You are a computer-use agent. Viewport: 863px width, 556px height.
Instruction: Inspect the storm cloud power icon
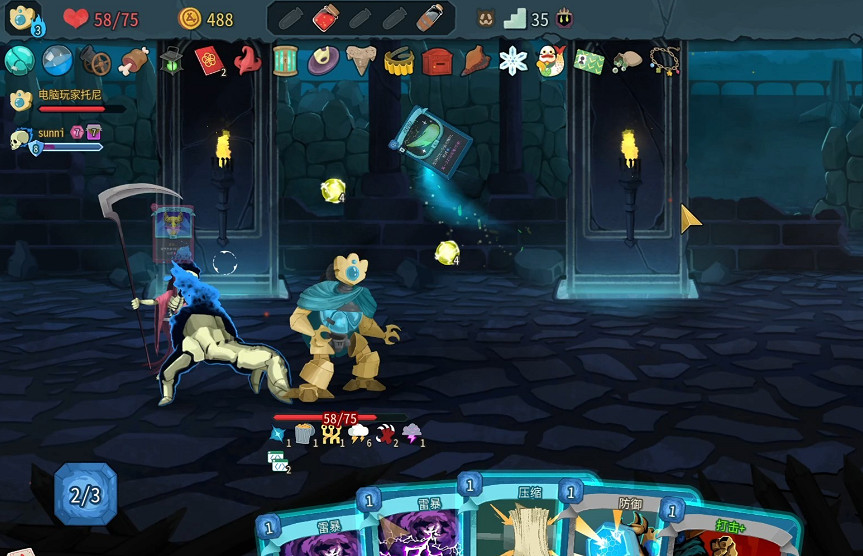pyautogui.click(x=356, y=433)
